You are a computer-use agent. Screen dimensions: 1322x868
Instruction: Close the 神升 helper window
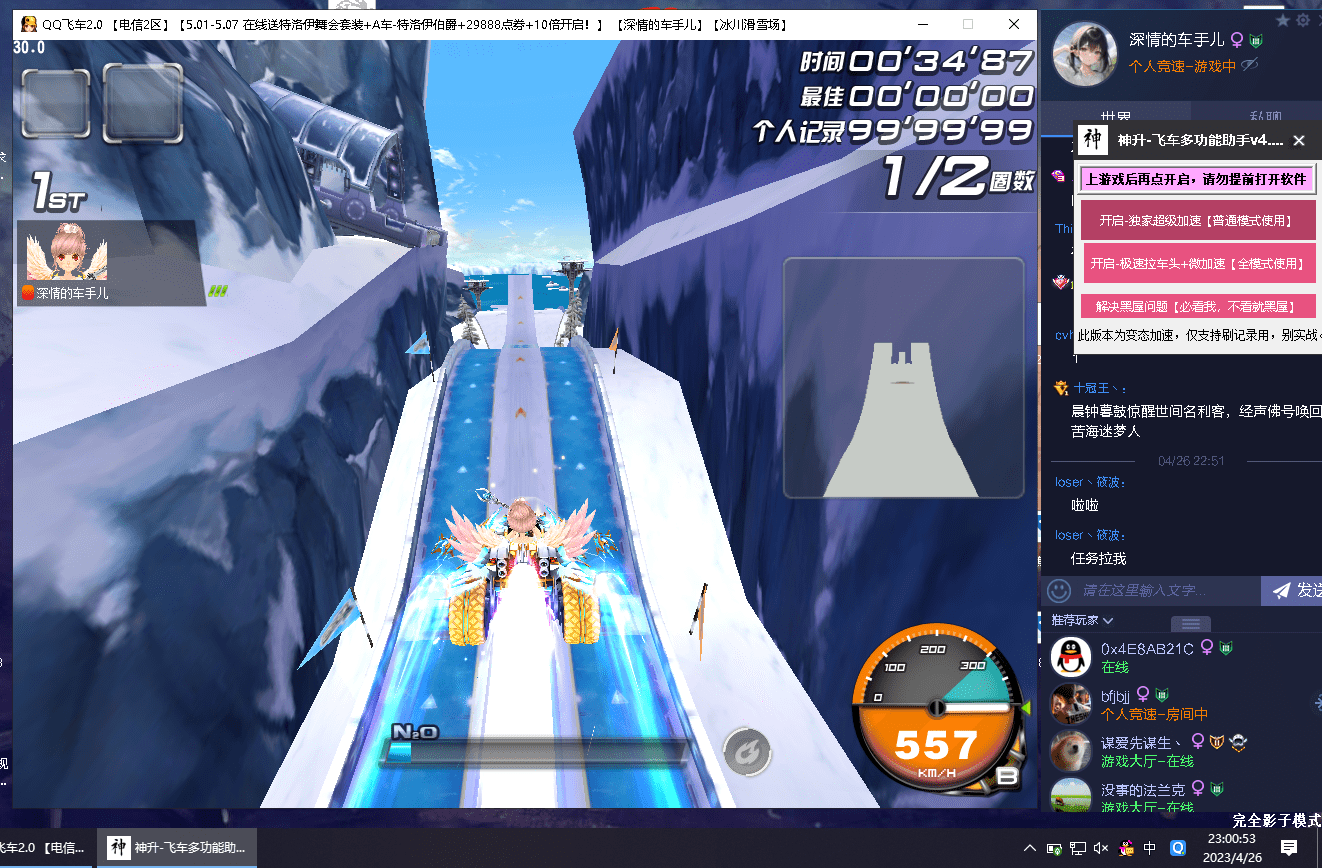click(1299, 141)
